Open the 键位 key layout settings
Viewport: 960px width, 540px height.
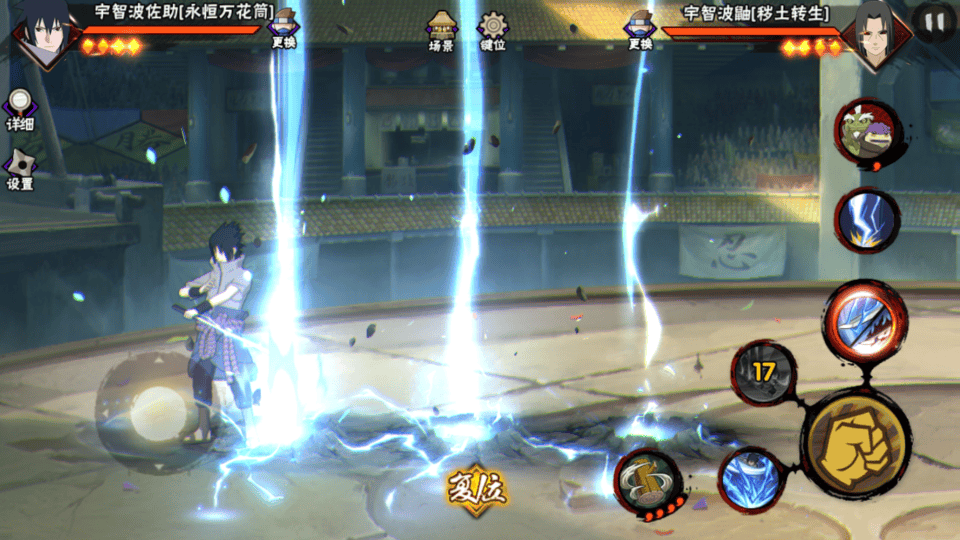point(492,31)
